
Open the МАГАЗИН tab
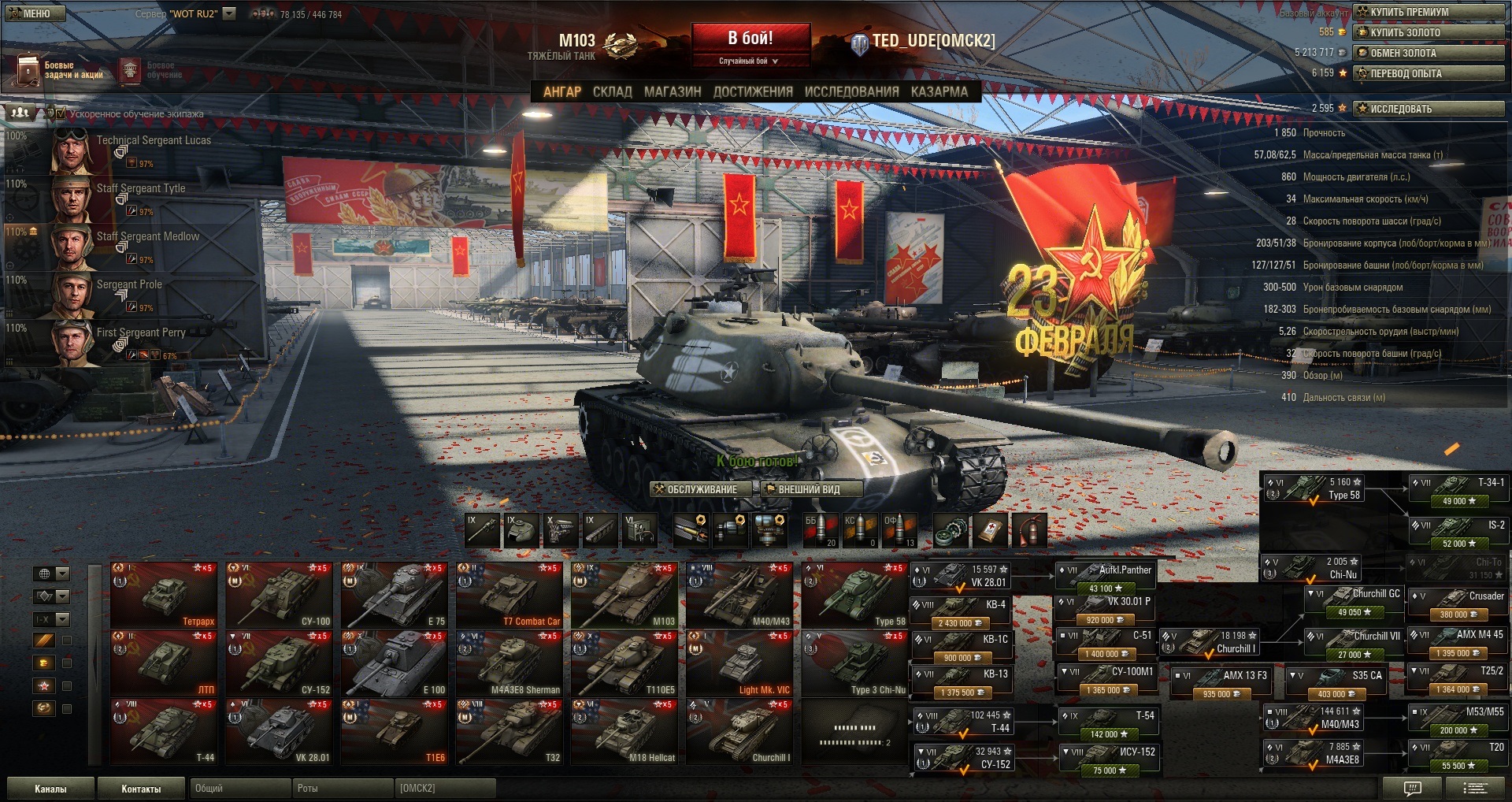[673, 91]
